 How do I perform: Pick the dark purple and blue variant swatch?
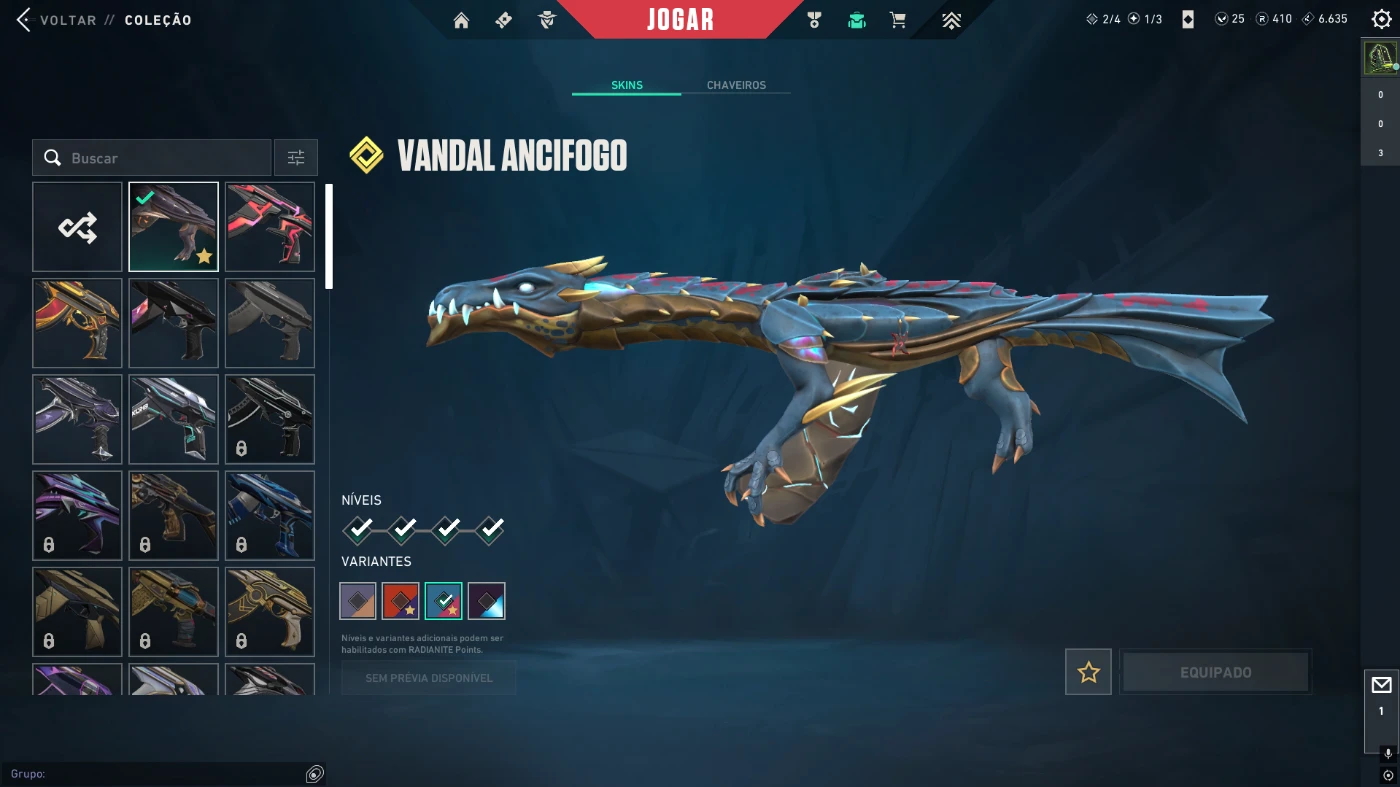click(x=487, y=601)
